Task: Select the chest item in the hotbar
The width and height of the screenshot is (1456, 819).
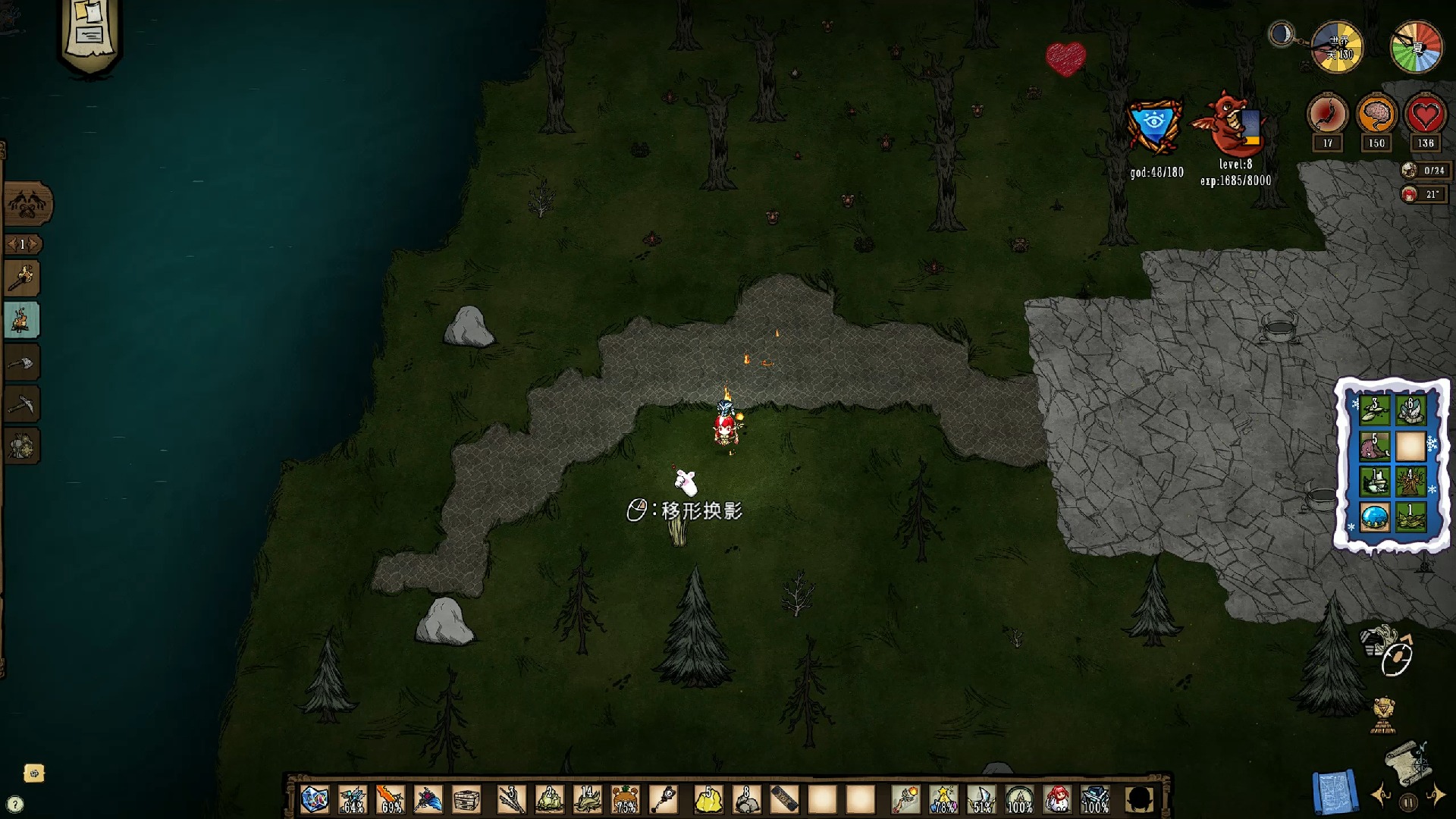Action: 466,799
